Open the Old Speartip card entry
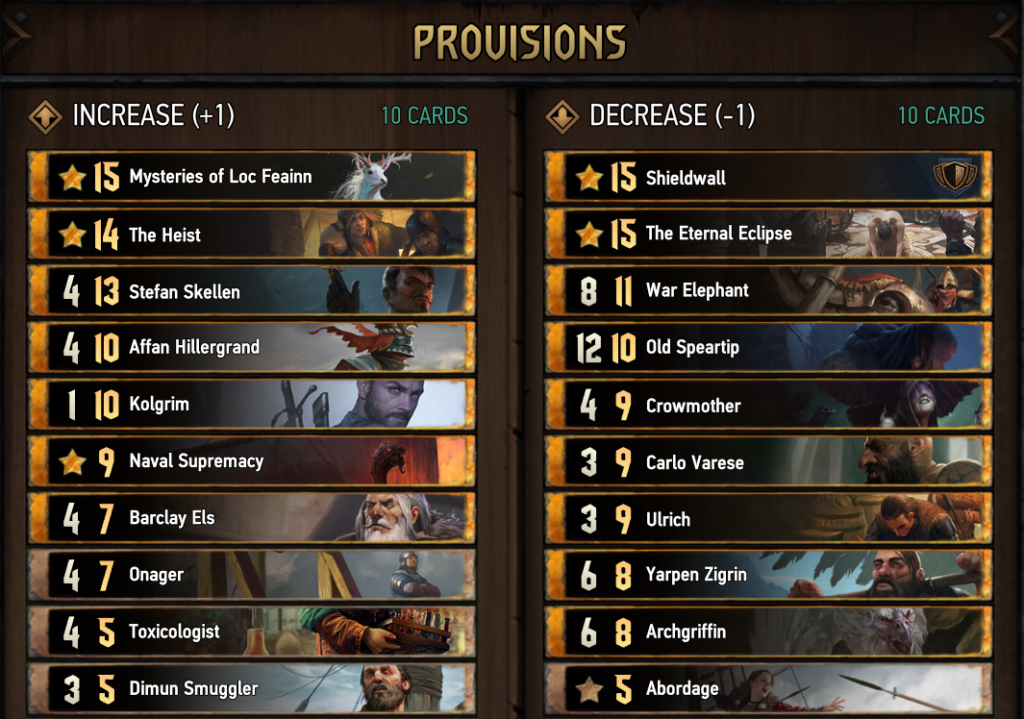Image resolution: width=1024 pixels, height=719 pixels. point(767,347)
